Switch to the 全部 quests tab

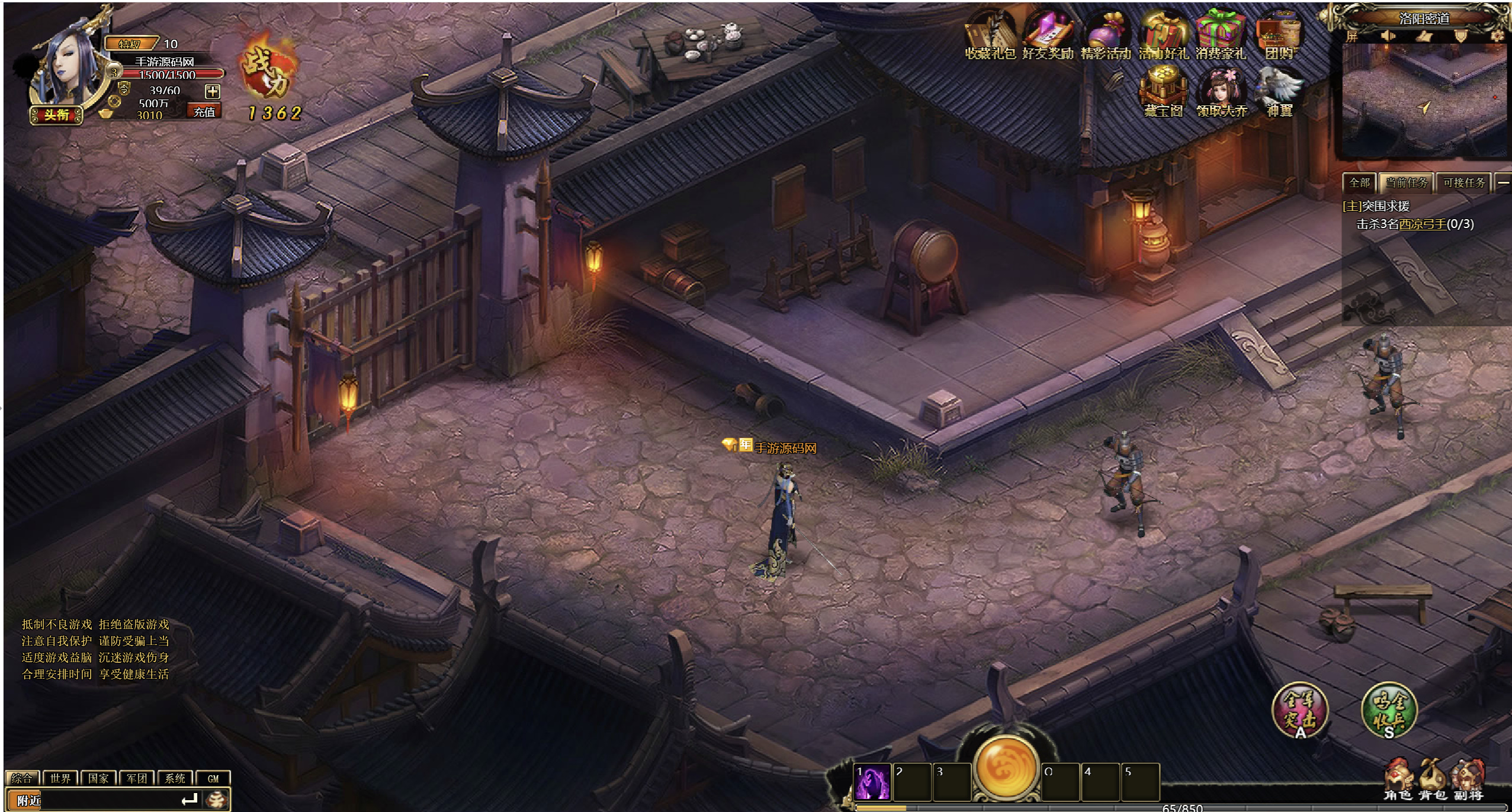coord(1359,182)
